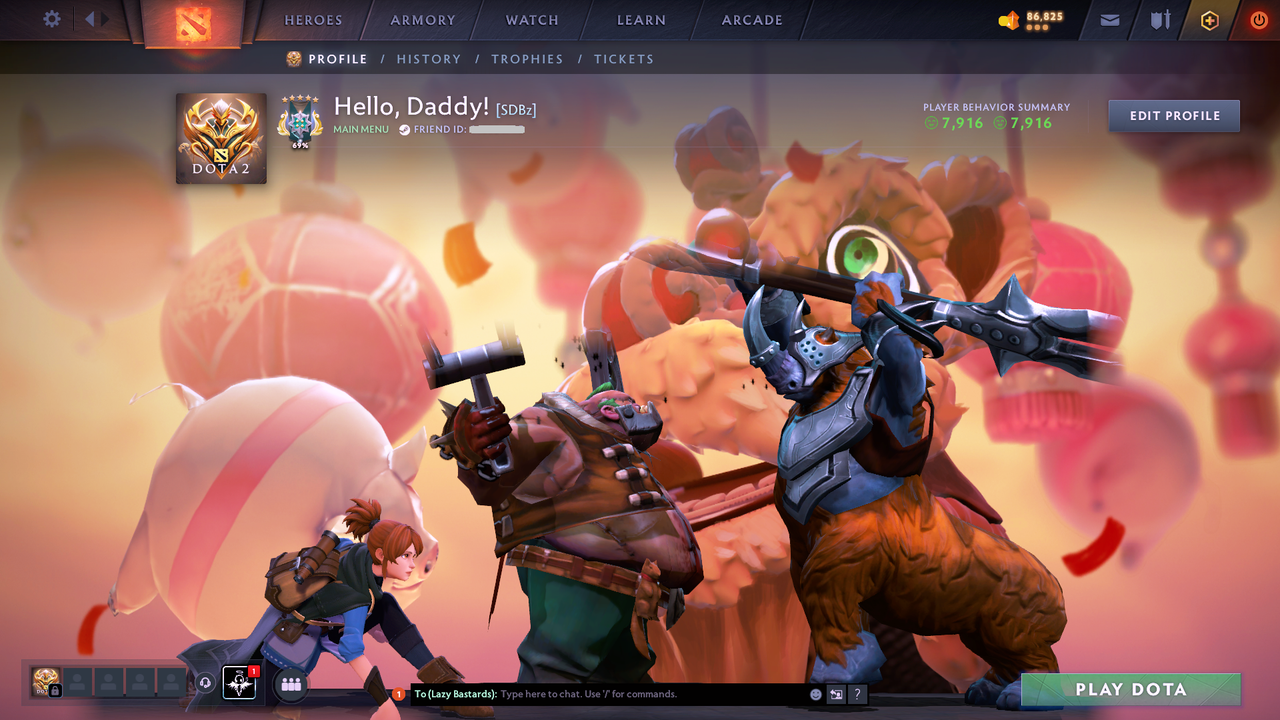Switch to the HISTORY tab

pos(429,59)
